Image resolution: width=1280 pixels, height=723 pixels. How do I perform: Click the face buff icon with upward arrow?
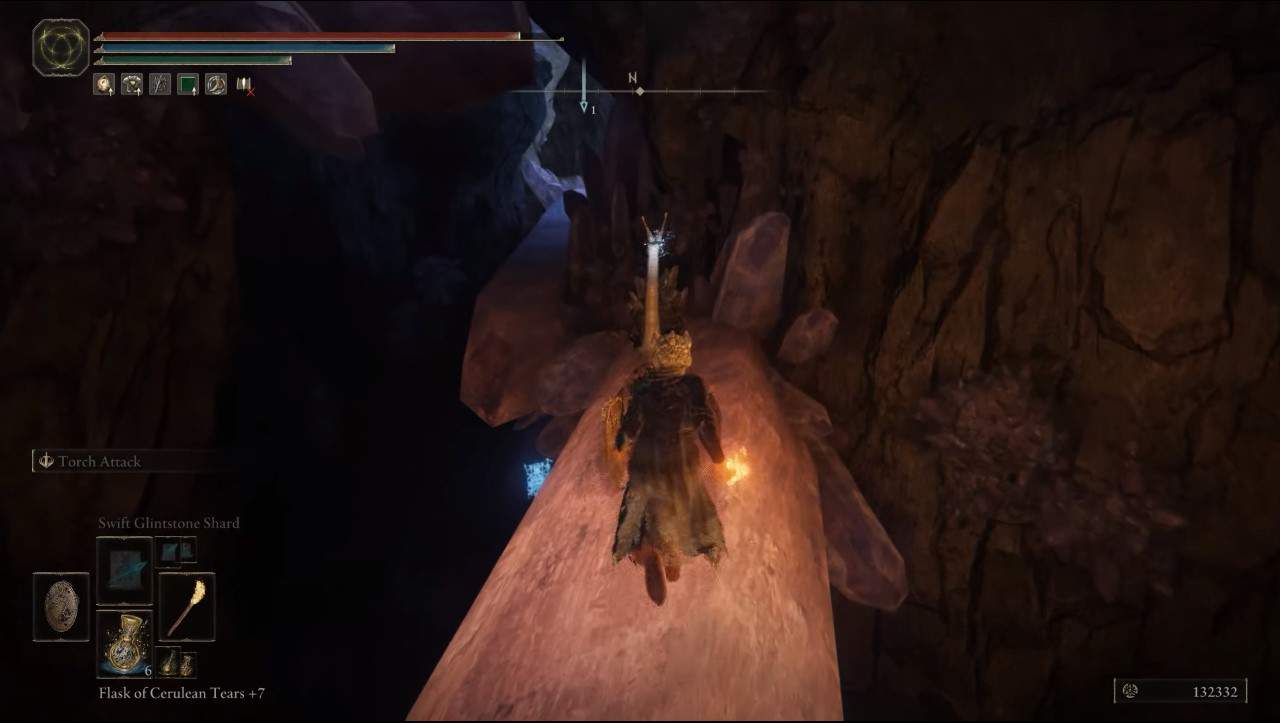pyautogui.click(x=103, y=84)
